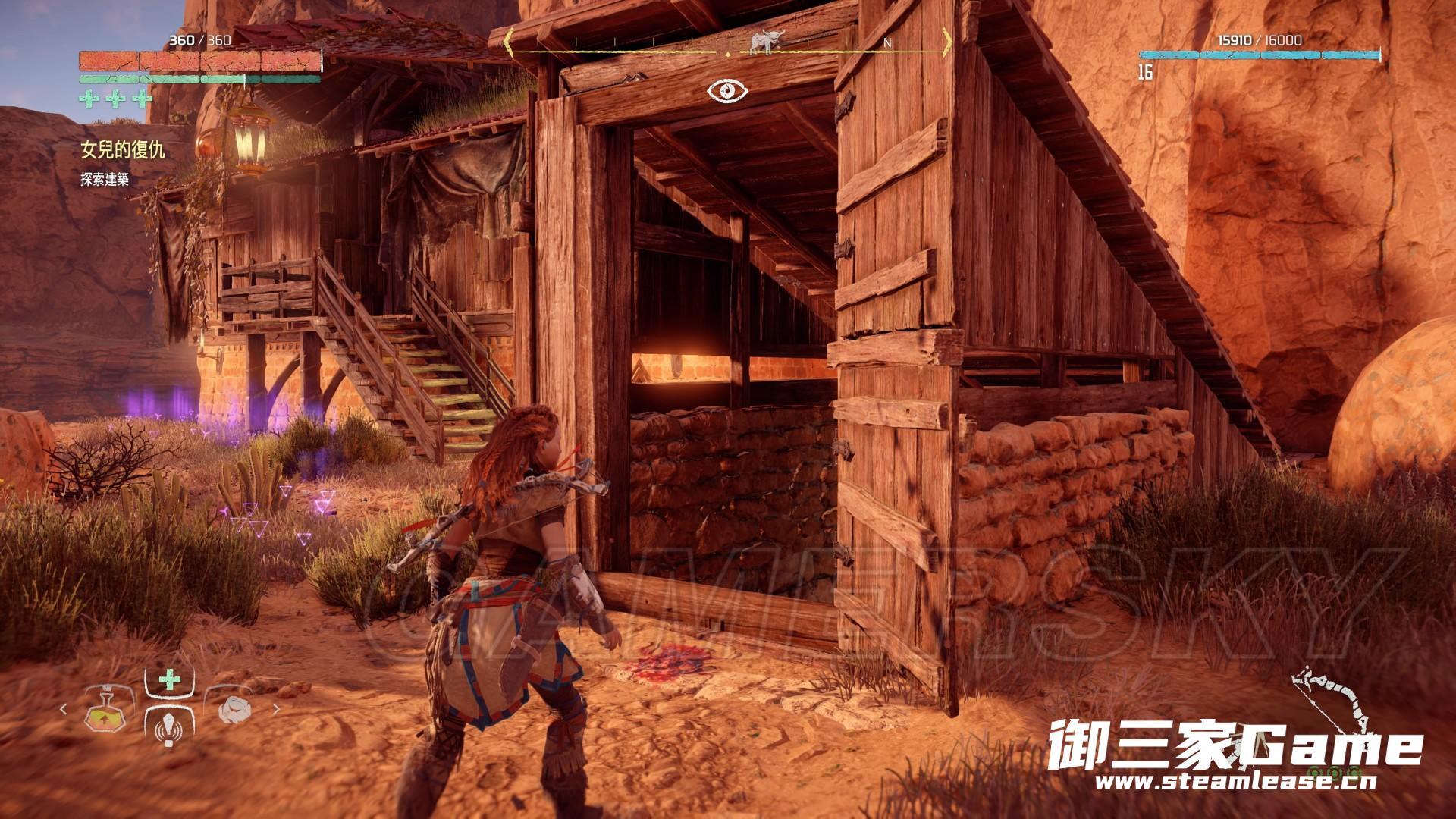
Task: Cycle quick items with the left arrow
Action: point(63,709)
